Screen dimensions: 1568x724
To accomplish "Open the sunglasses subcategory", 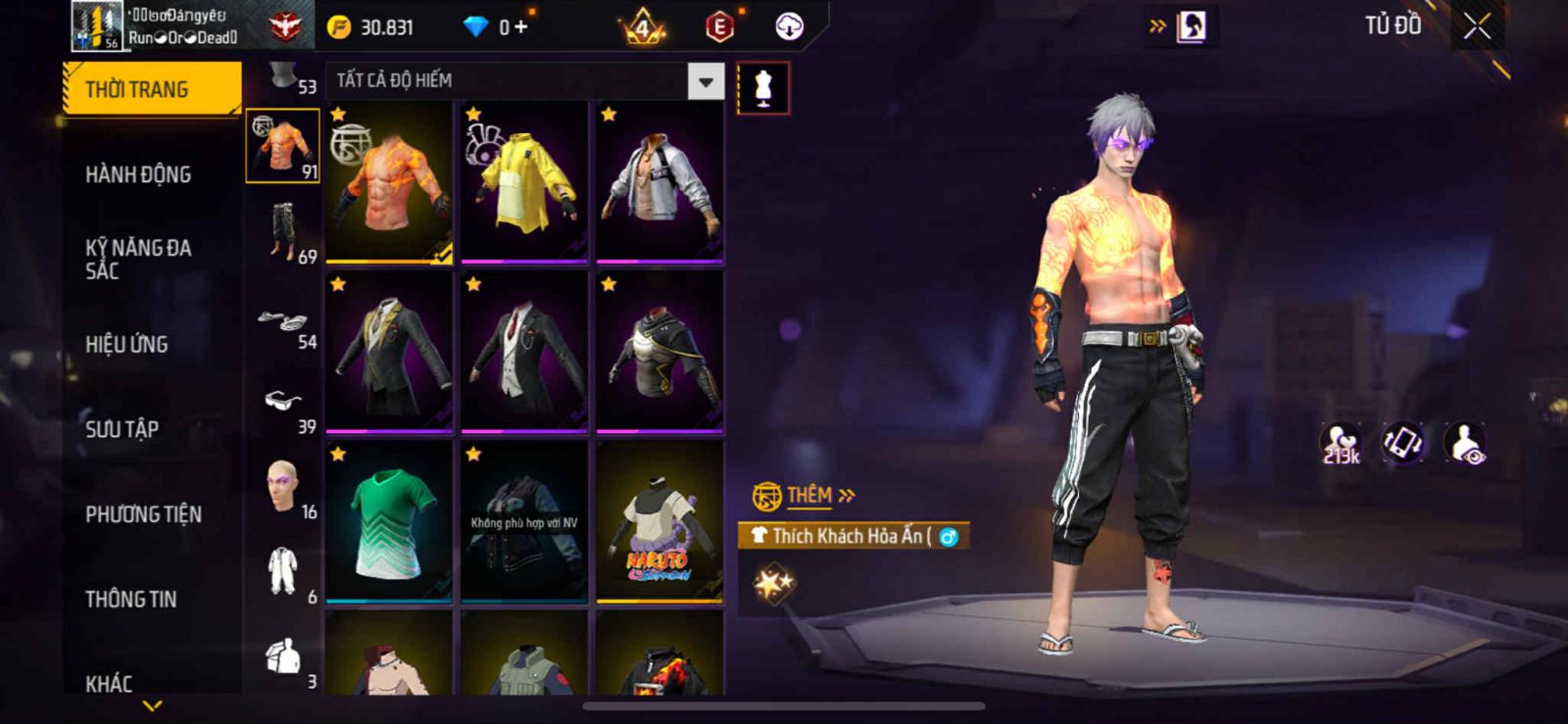I will point(283,402).
